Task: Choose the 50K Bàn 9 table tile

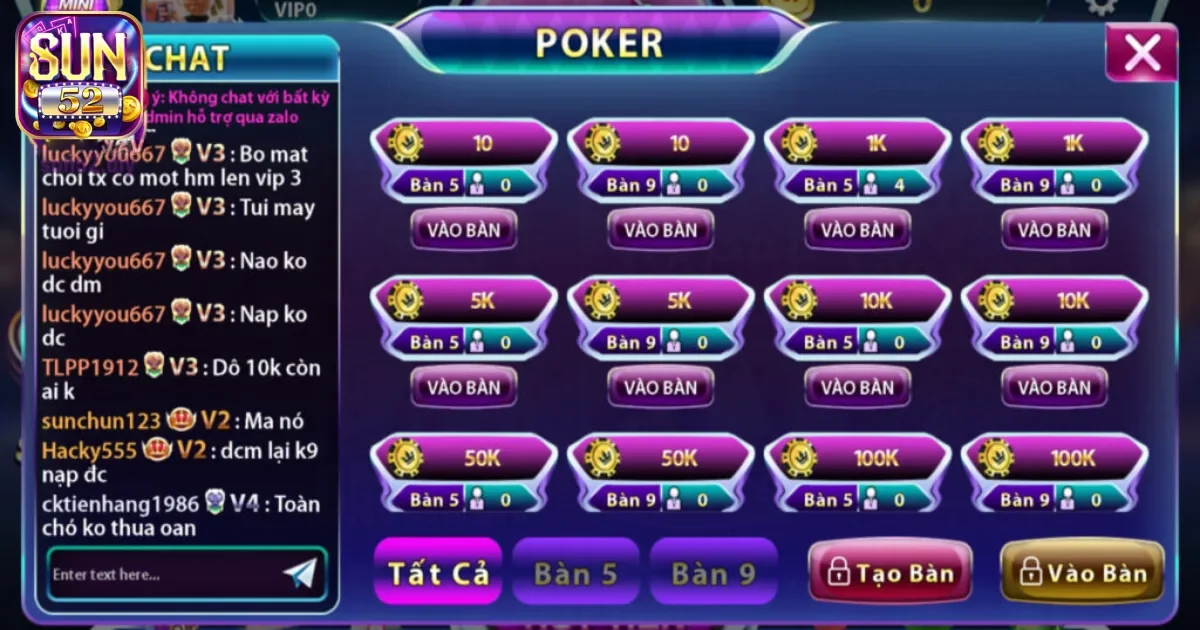Action: [x=661, y=474]
